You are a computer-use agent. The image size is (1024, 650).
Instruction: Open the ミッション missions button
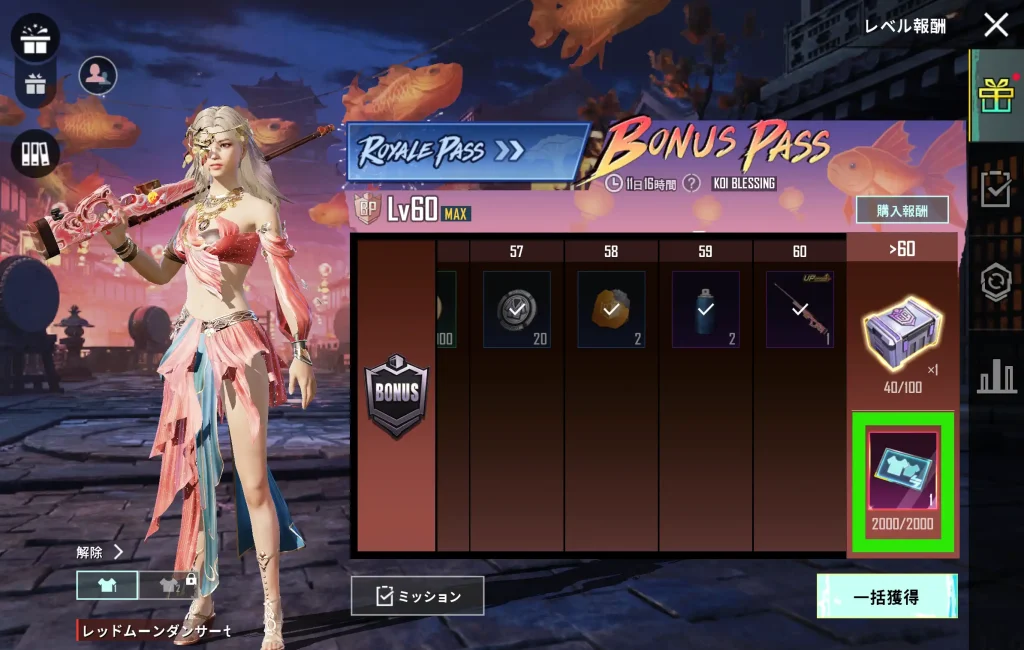pyautogui.click(x=418, y=596)
